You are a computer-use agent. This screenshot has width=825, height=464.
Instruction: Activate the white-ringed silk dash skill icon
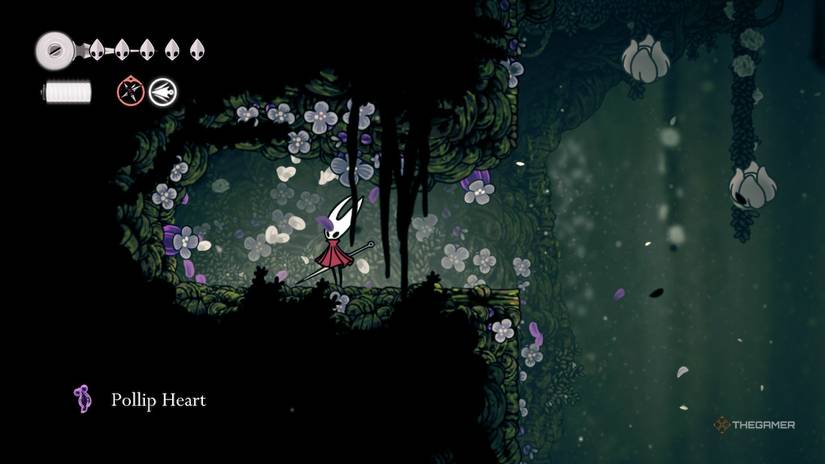(x=162, y=93)
